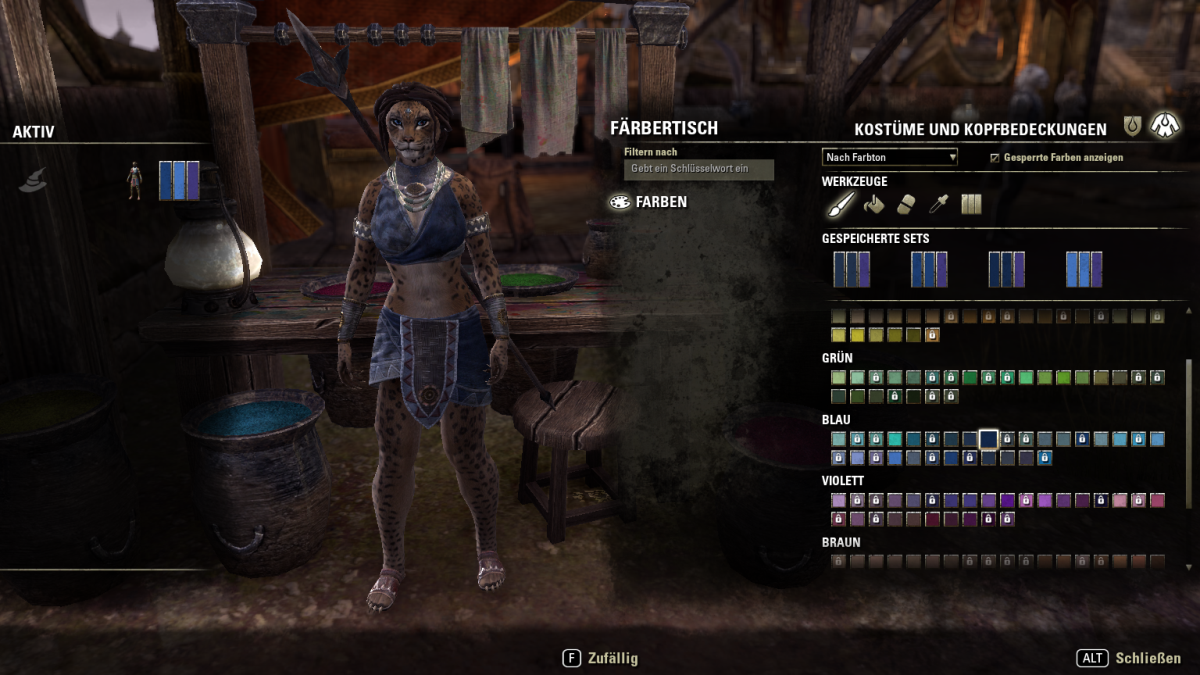Screen dimensions: 1200x675
Task: Choose the paint bucket fill tool
Action: (874, 204)
